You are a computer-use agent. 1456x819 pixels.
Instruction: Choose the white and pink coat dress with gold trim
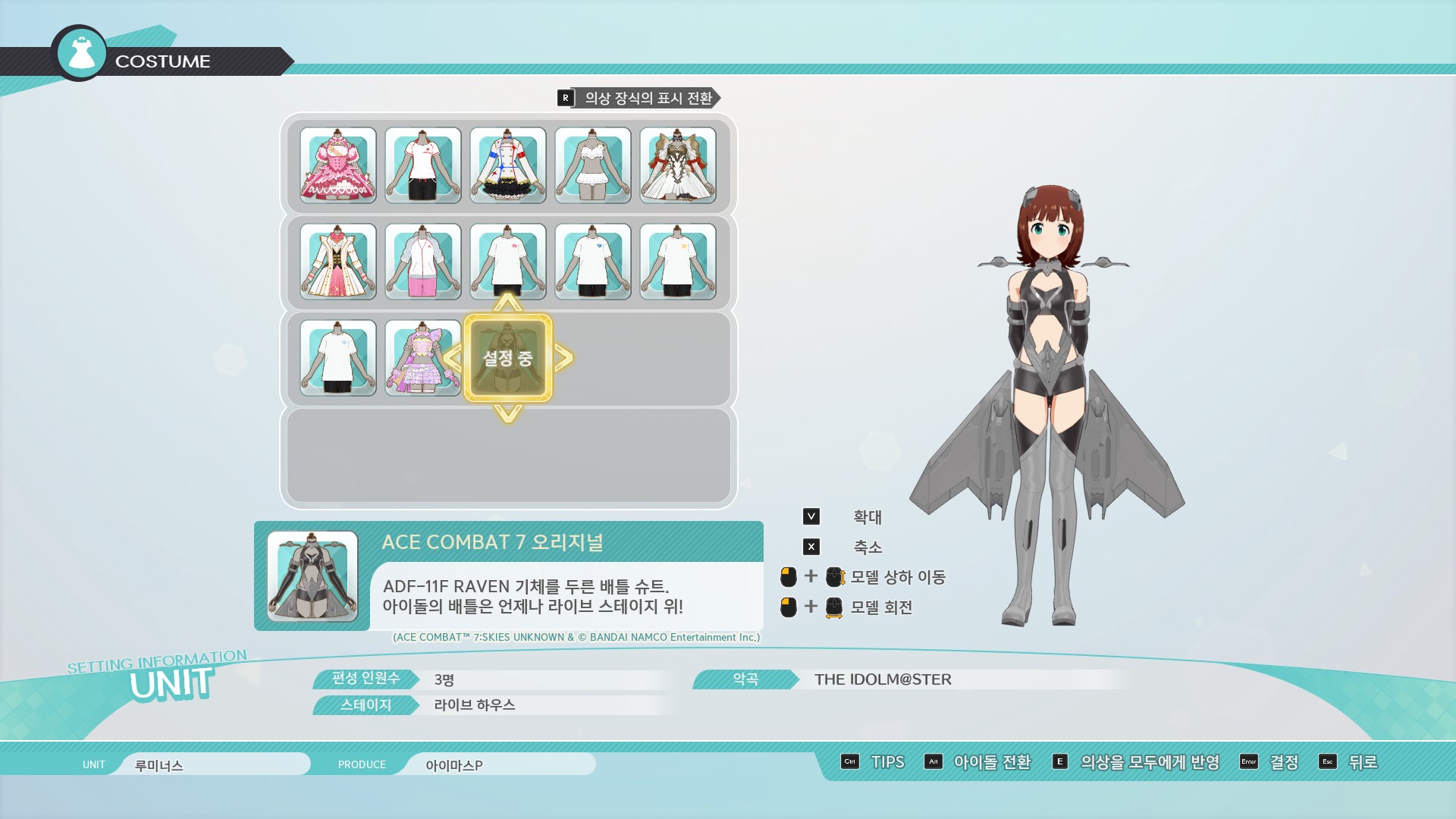[x=338, y=262]
